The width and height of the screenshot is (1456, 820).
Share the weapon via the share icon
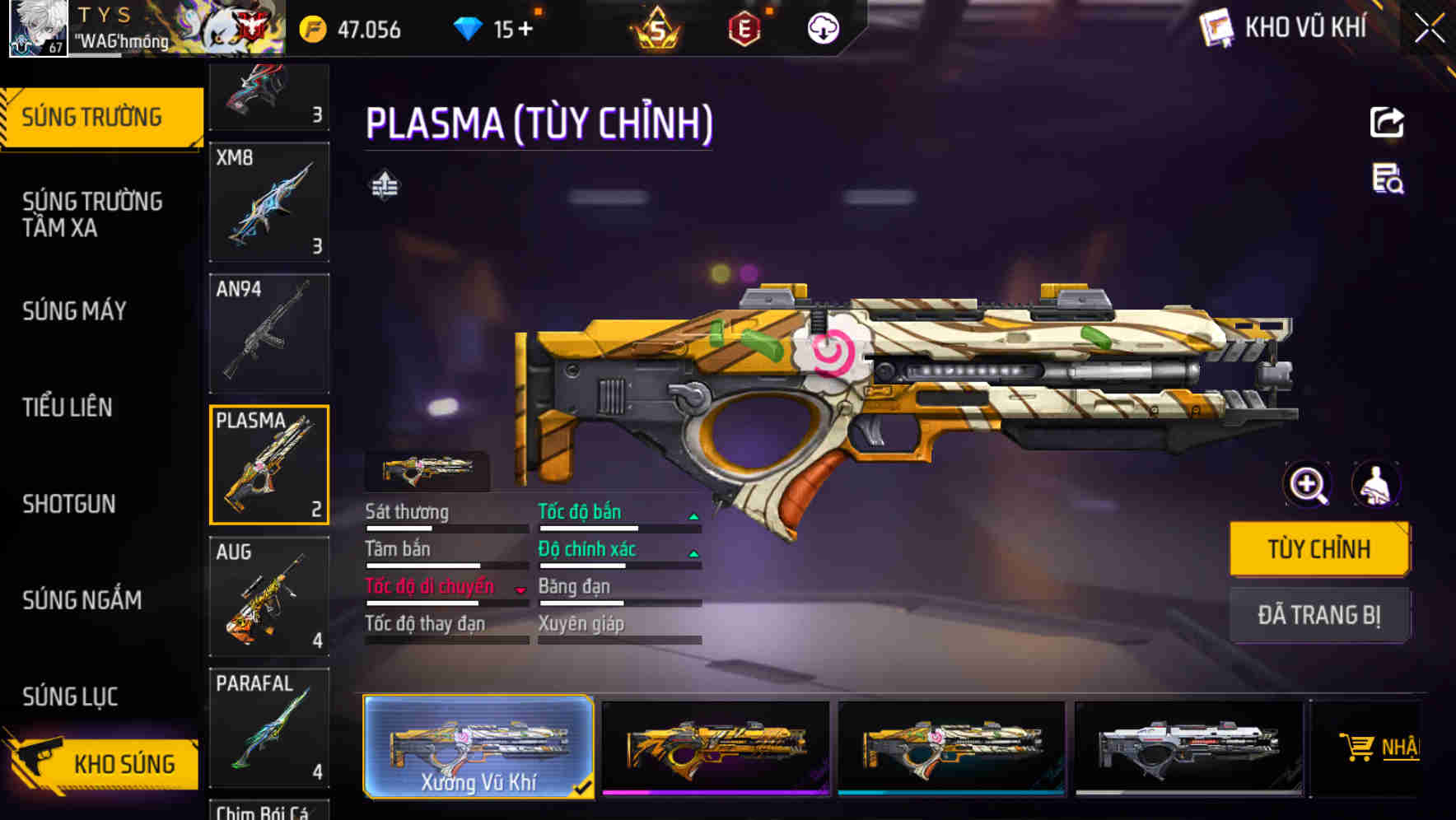[1387, 123]
